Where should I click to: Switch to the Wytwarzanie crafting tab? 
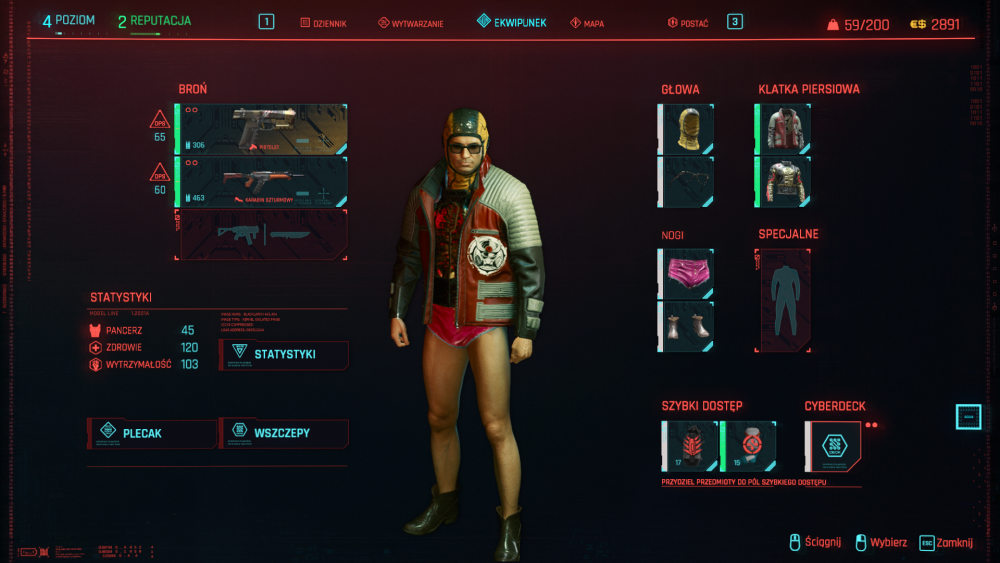coord(410,23)
